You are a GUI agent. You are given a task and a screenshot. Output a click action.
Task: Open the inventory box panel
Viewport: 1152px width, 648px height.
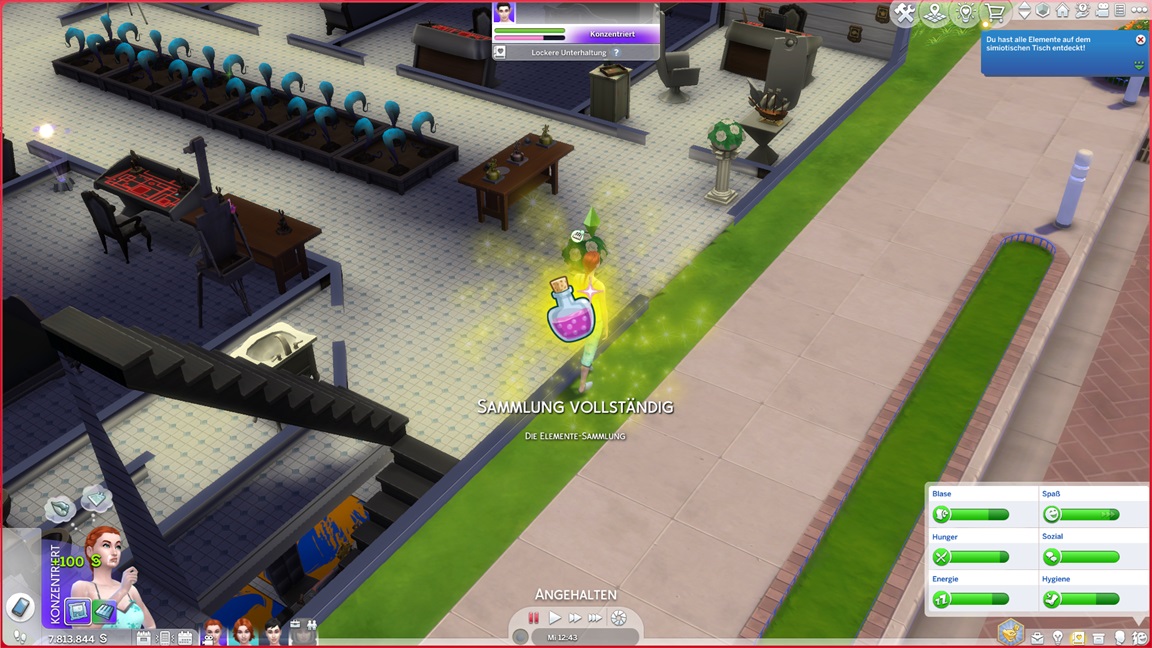[x=1099, y=637]
